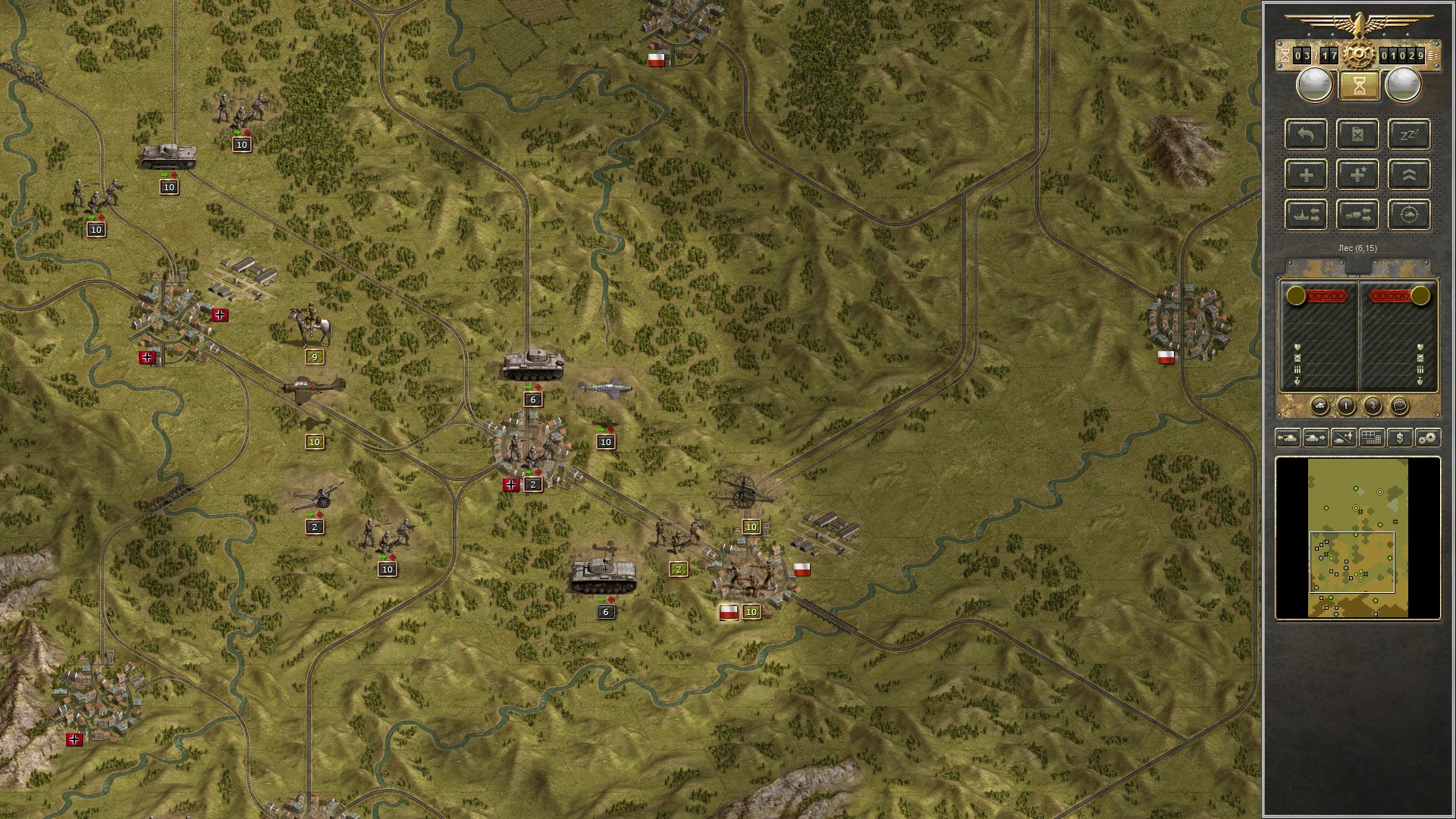
Task: Click the fuel canister resupply button
Action: click(x=1357, y=135)
